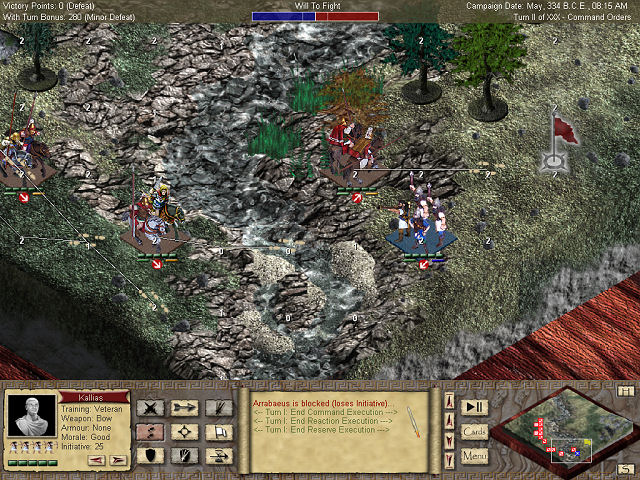This screenshot has width=640, height=480.
Task: Open the Cards panel
Action: pyautogui.click(x=474, y=431)
